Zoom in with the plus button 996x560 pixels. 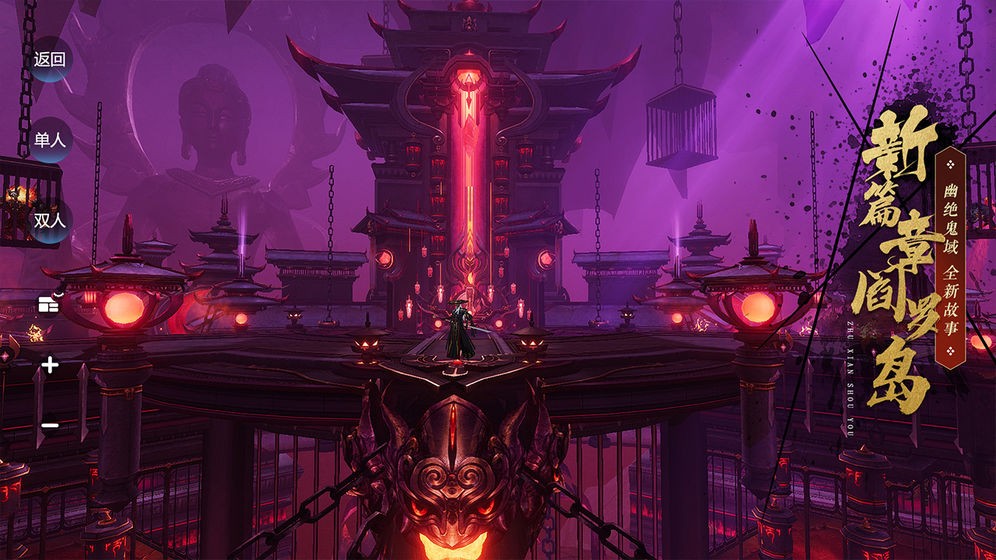(49, 366)
